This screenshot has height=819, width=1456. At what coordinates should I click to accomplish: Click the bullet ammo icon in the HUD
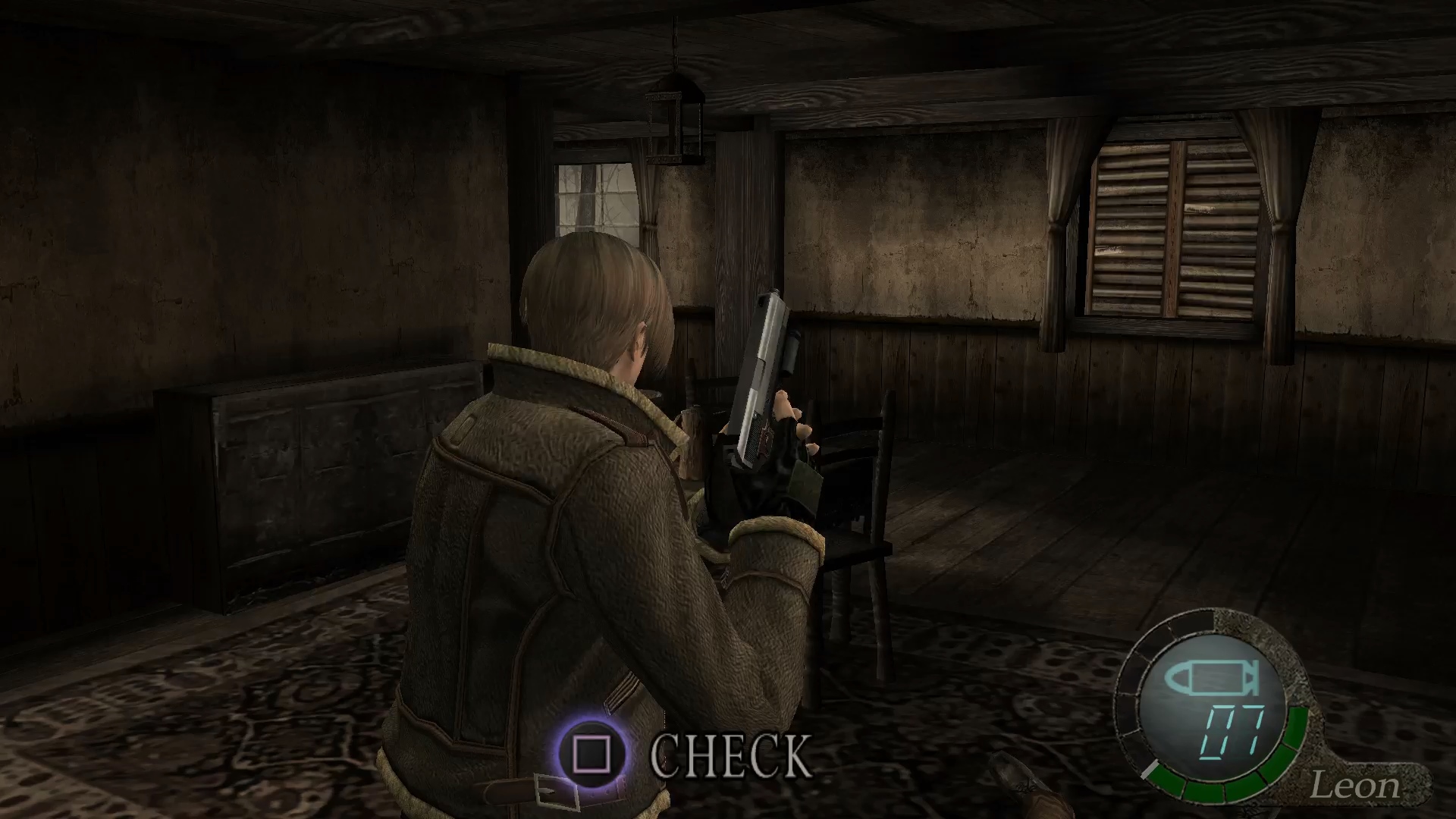click(x=1213, y=679)
